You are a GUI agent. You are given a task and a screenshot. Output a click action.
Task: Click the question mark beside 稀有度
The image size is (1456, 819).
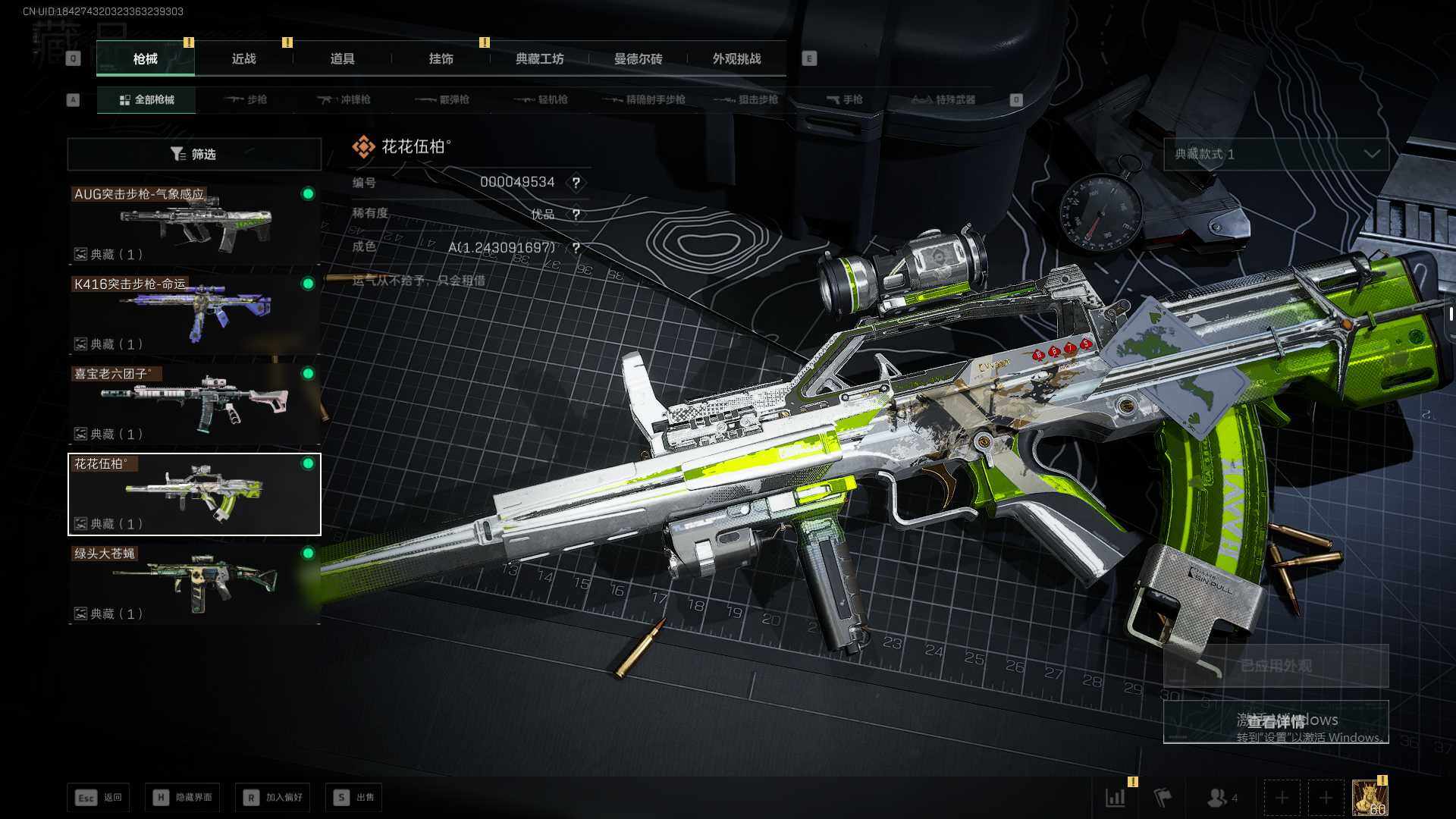point(576,215)
